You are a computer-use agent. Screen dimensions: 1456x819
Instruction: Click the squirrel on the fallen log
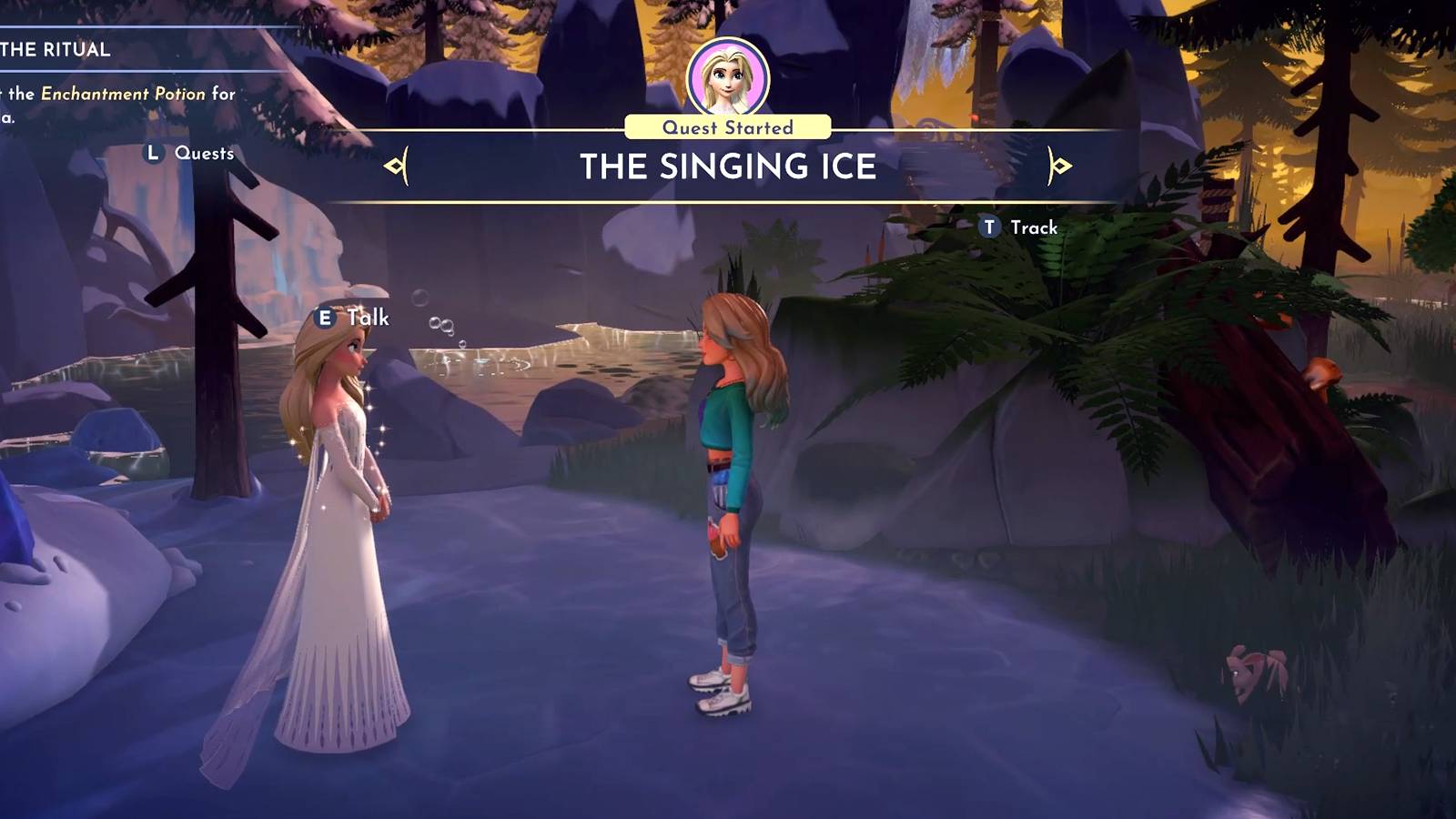tap(1324, 373)
